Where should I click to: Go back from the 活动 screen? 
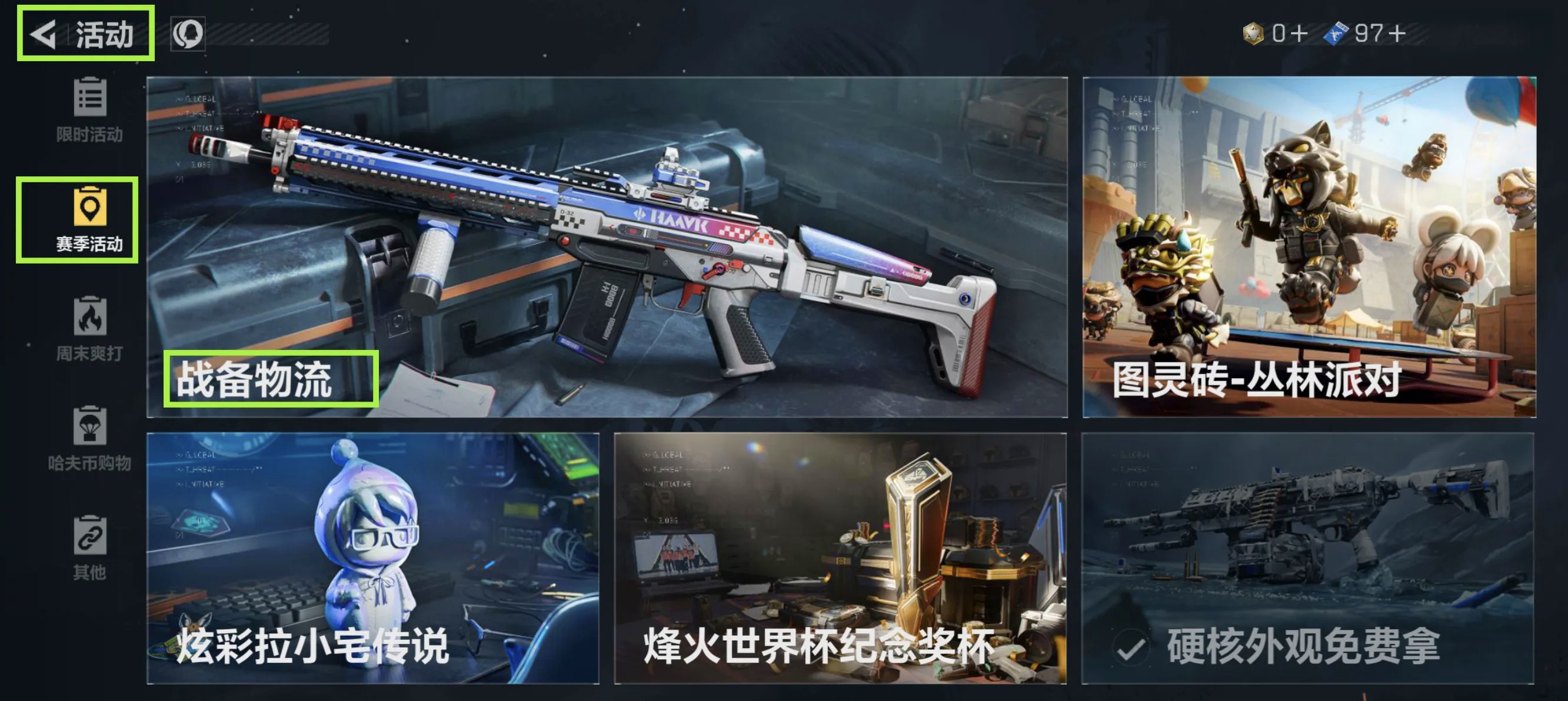pyautogui.click(x=44, y=34)
